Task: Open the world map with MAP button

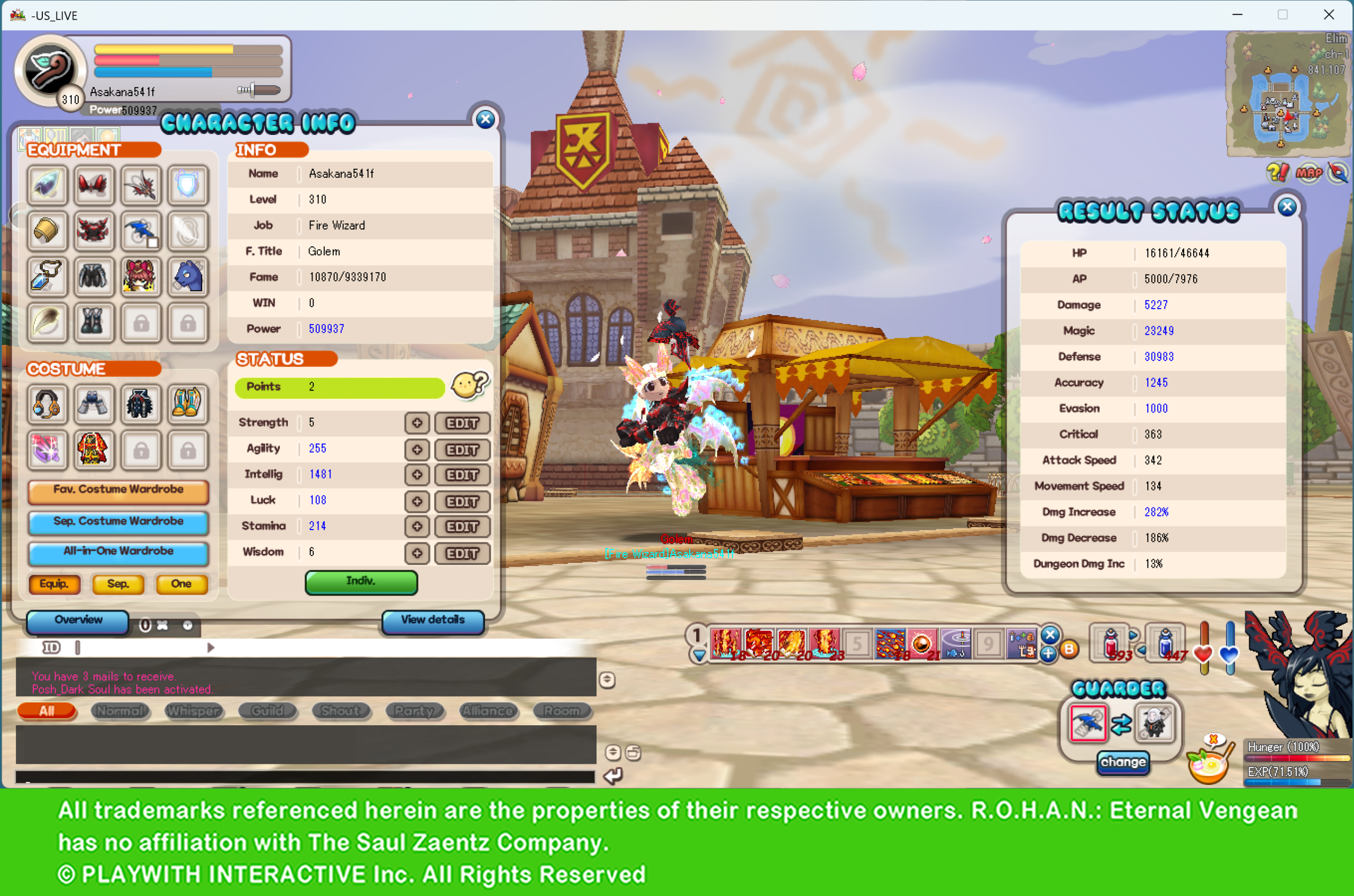Action: tap(1309, 172)
